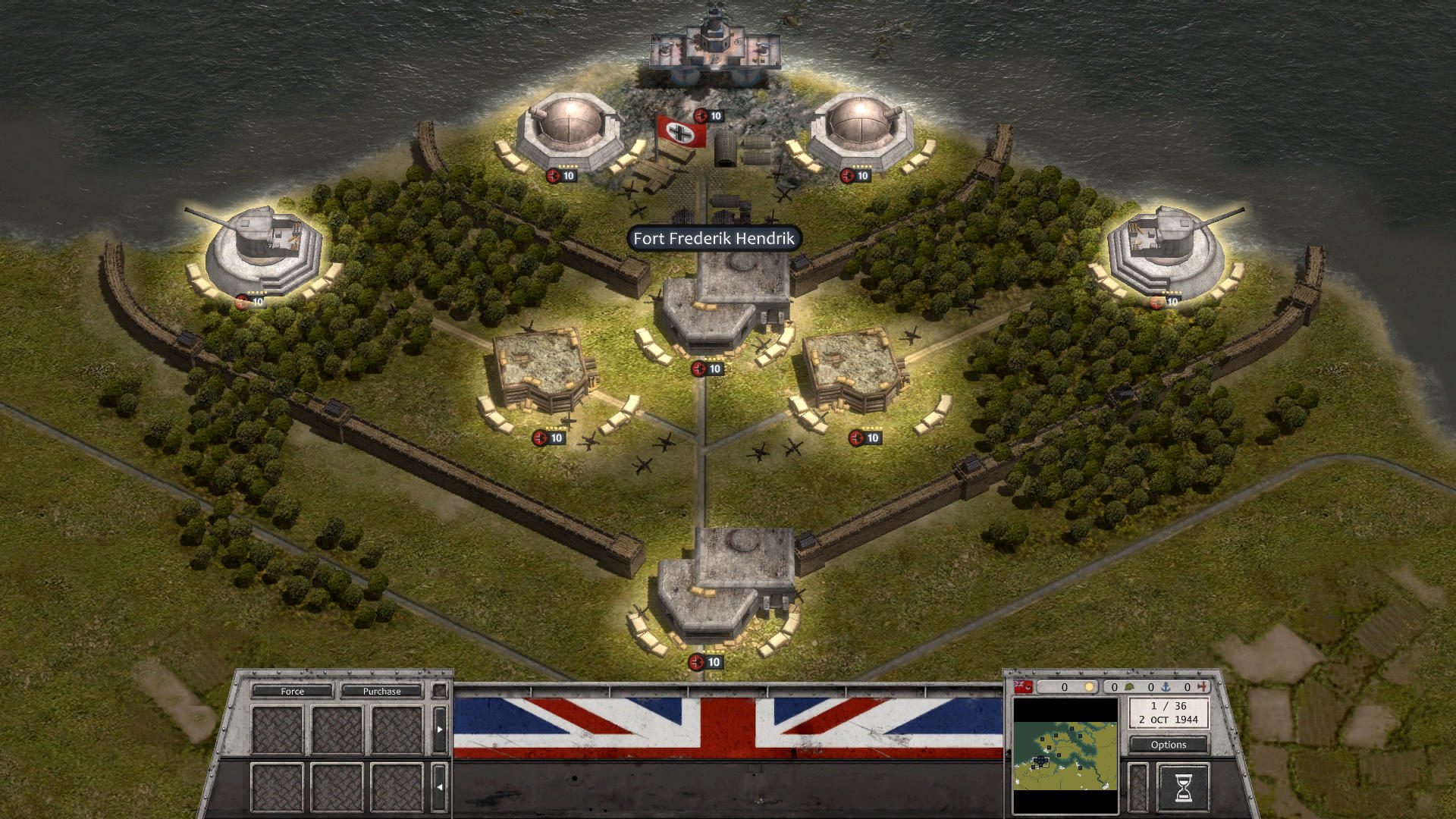Click the British ensign flag icon
Viewport: 1456px width, 819px height.
point(1021,687)
